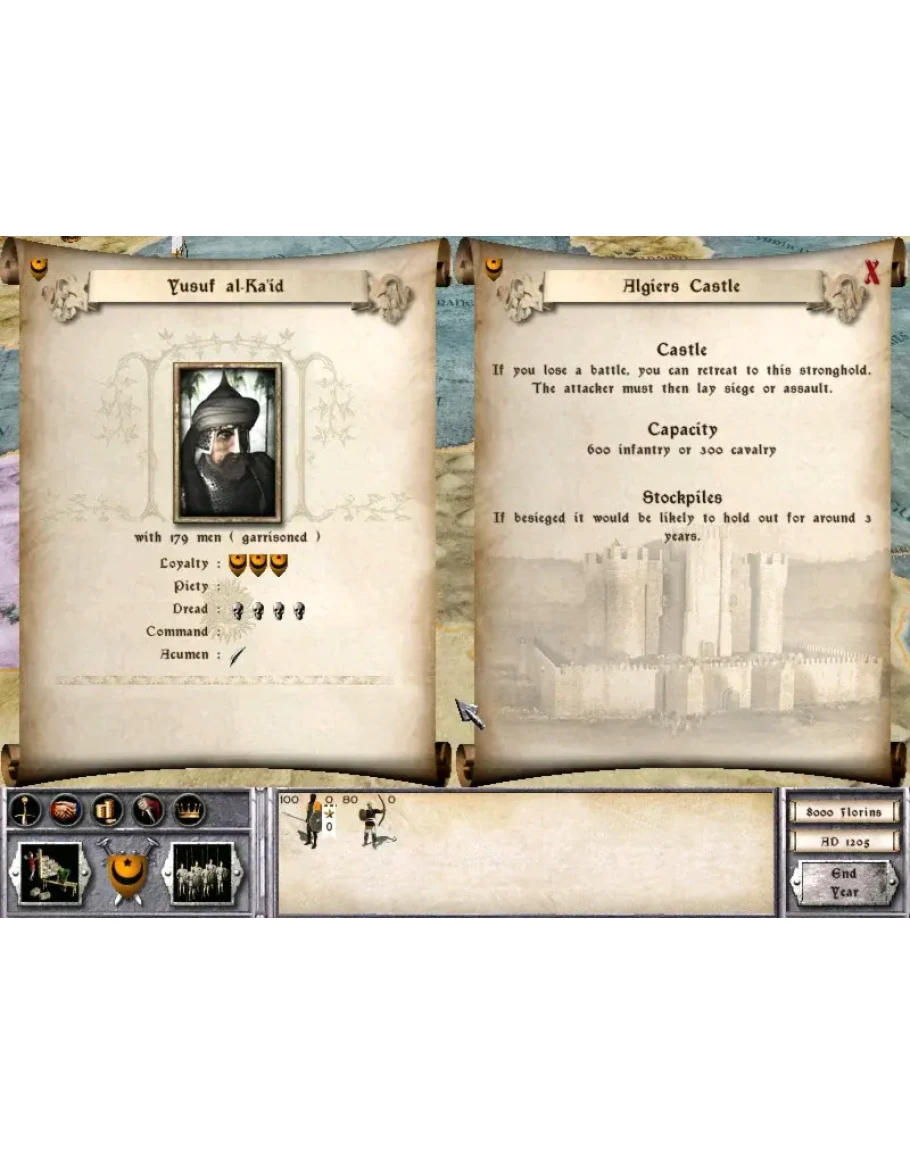Open the sword military icon
This screenshot has width=910, height=1155.
click(x=25, y=809)
